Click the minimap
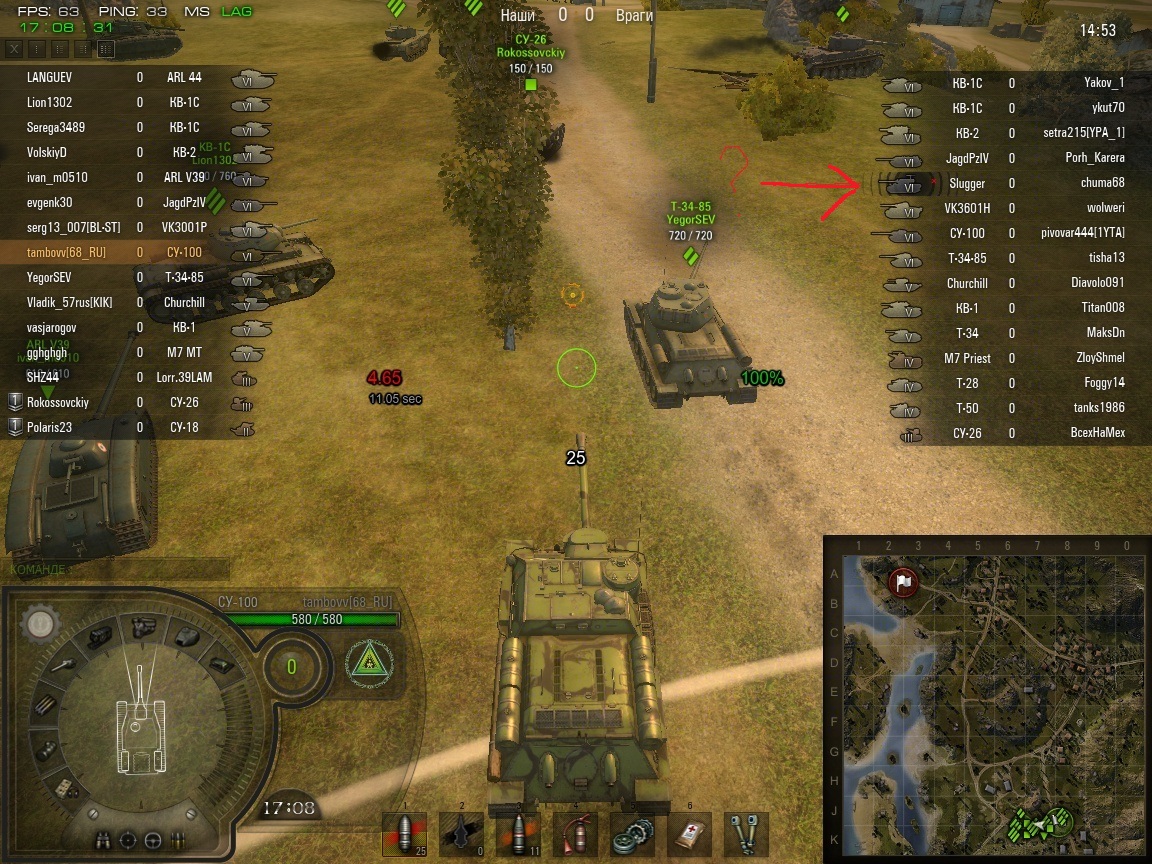 pos(986,698)
